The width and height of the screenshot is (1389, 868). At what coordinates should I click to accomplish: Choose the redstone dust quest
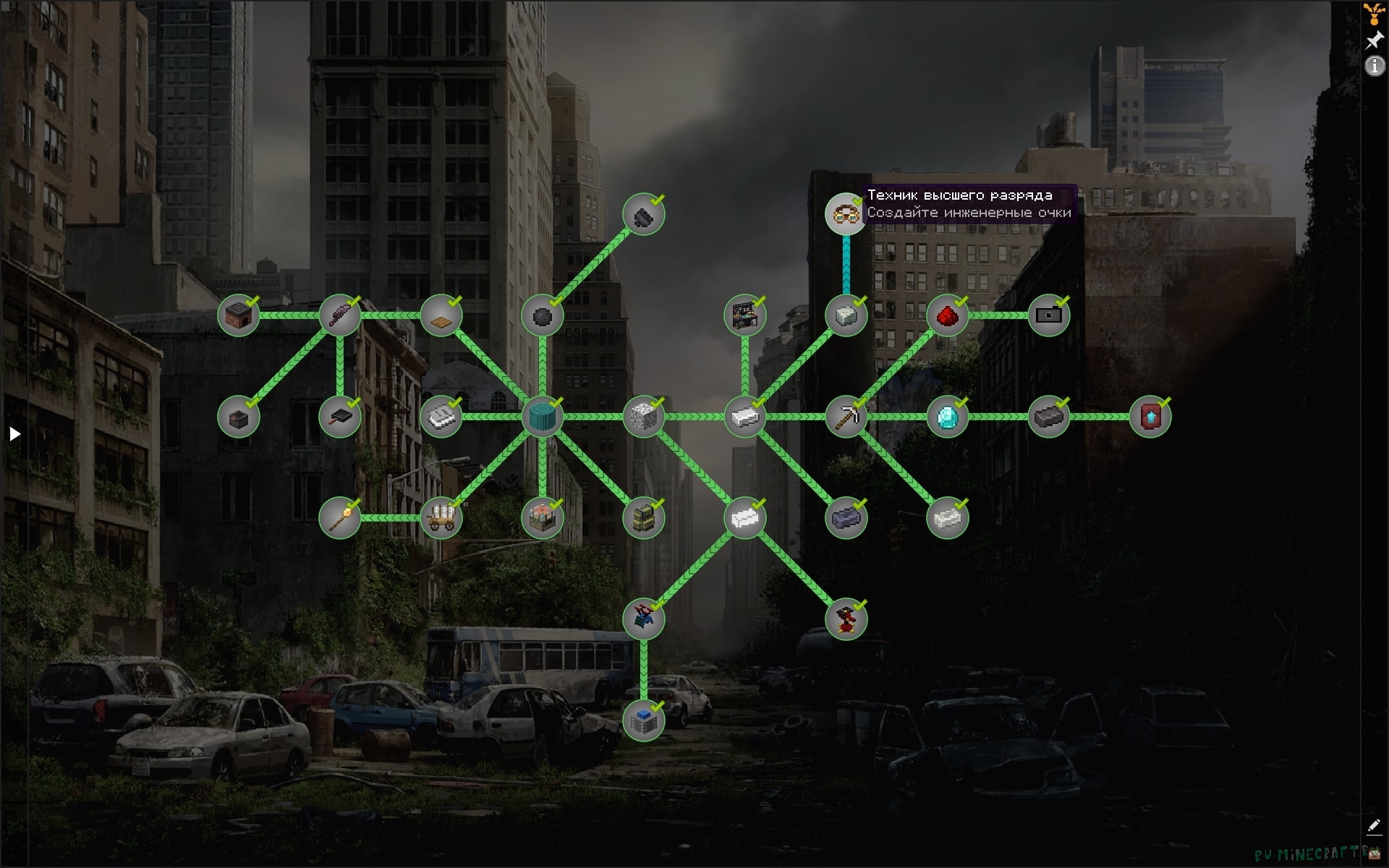tap(947, 316)
